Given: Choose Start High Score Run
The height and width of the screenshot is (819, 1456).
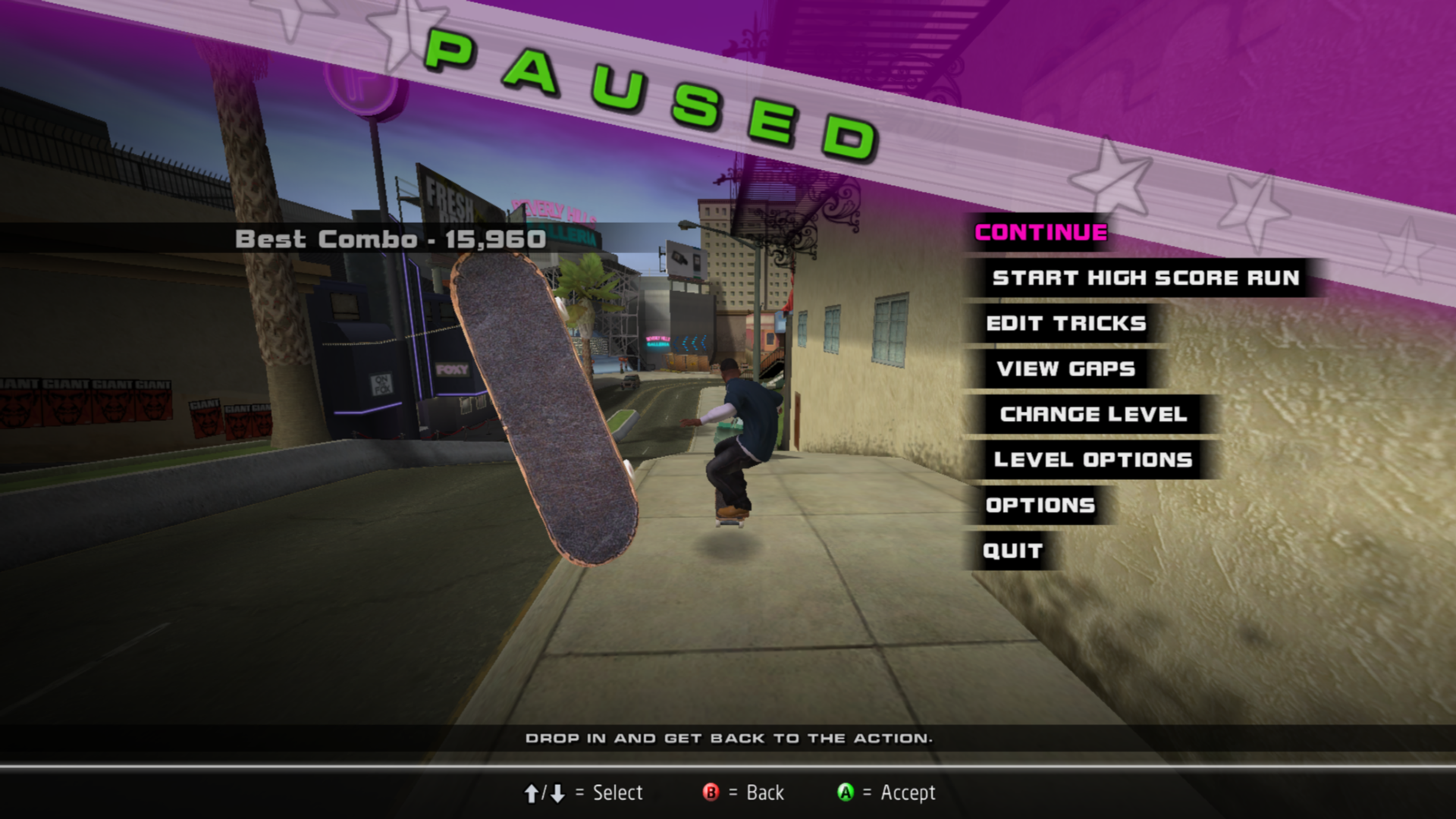Looking at the screenshot, I should click(1145, 278).
